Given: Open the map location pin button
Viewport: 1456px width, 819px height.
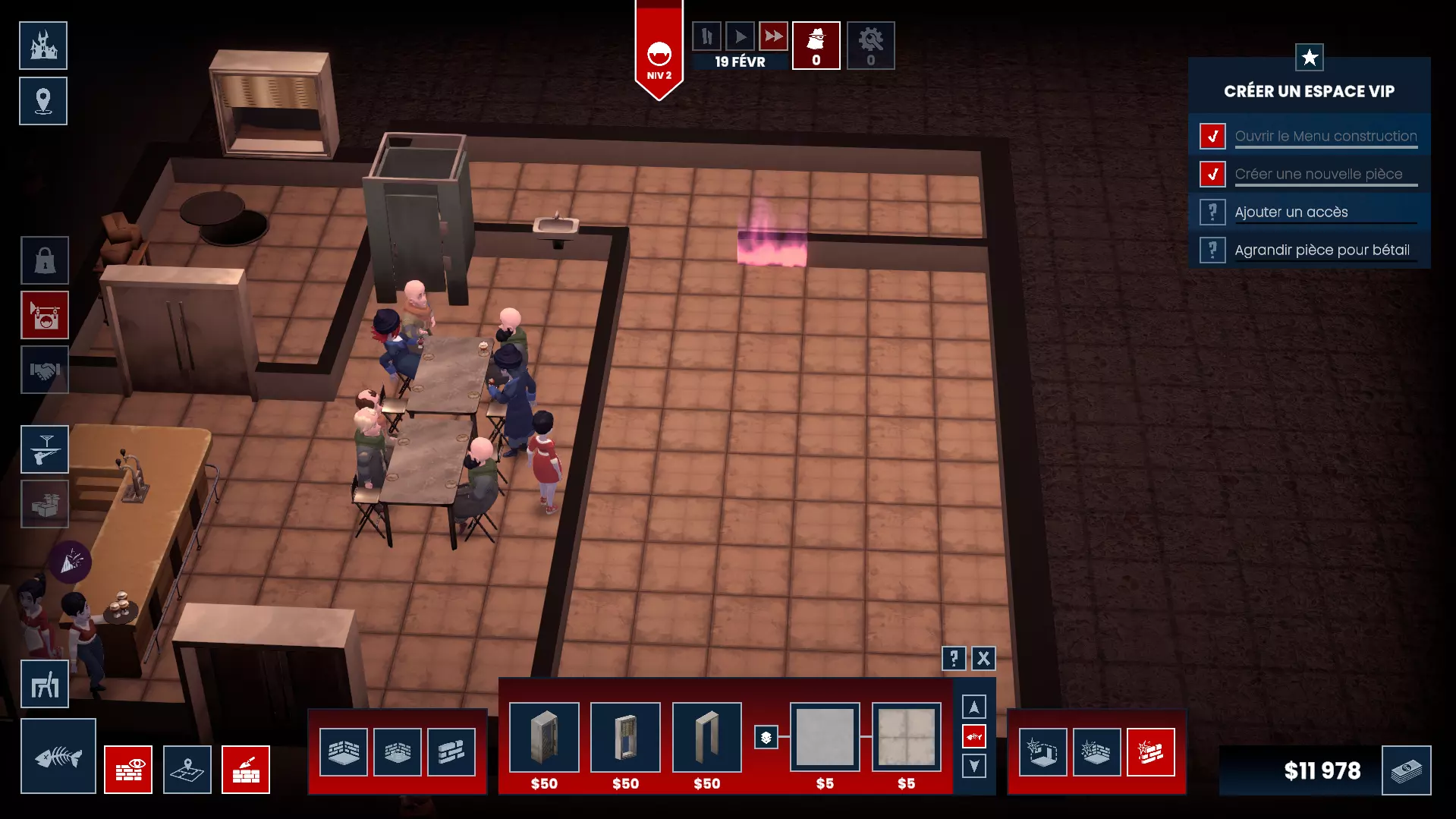Looking at the screenshot, I should [43, 101].
